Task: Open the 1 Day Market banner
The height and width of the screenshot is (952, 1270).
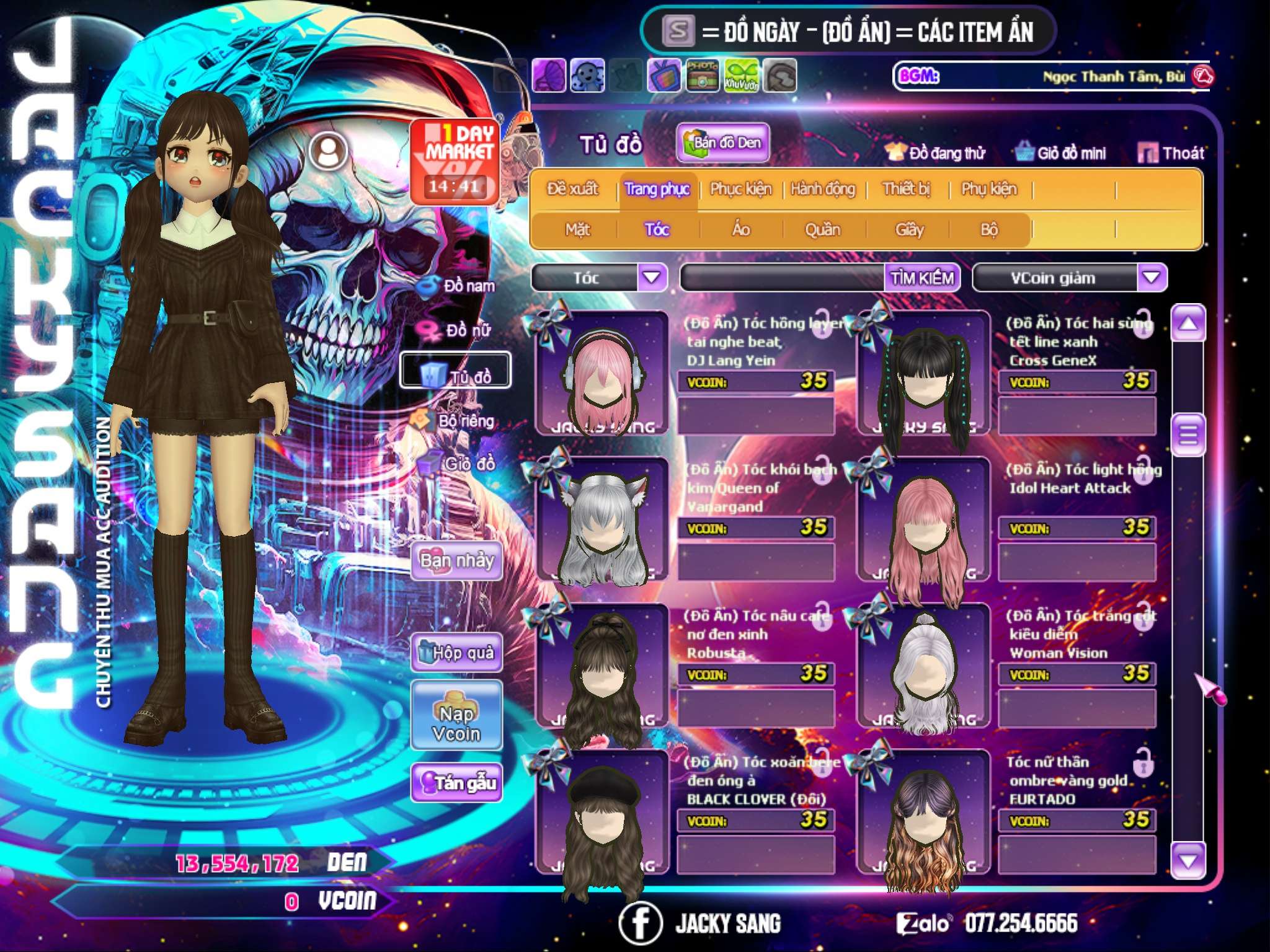Action: (455, 161)
